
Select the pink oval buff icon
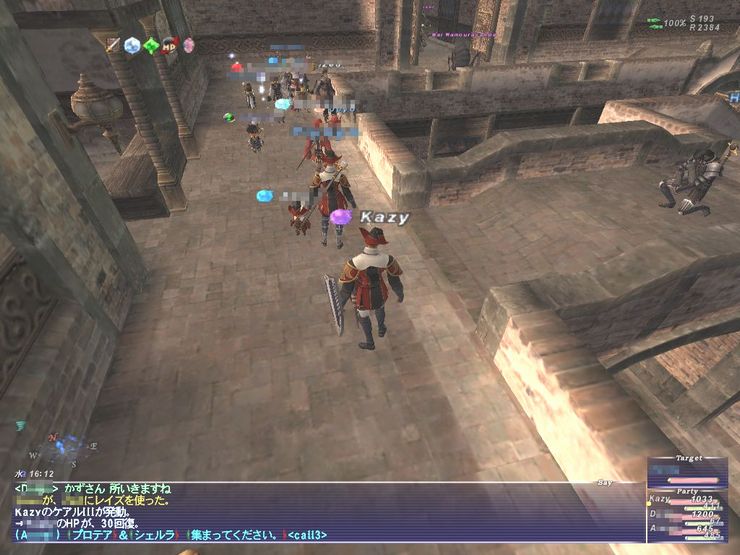187,45
